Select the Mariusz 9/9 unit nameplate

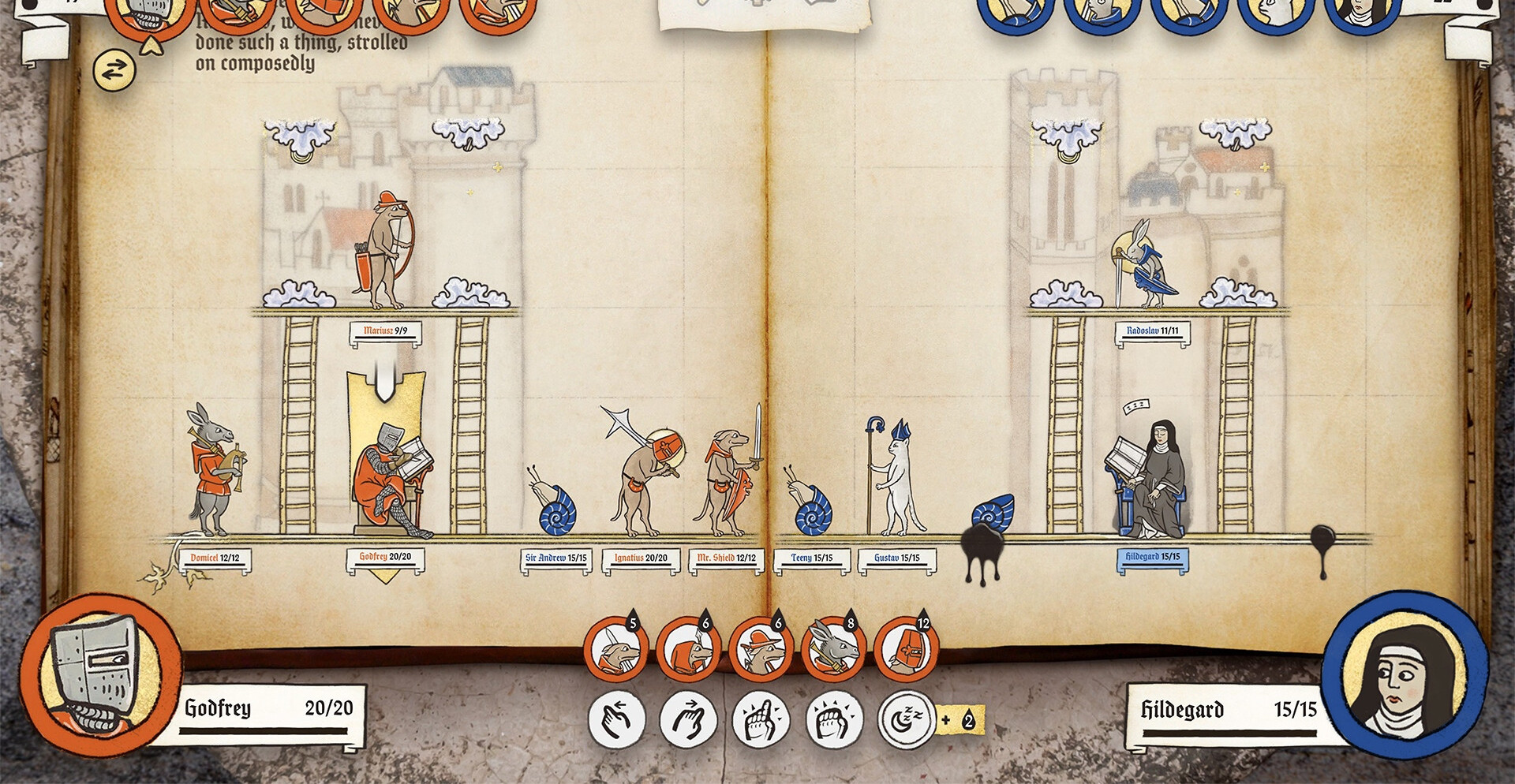click(x=385, y=331)
